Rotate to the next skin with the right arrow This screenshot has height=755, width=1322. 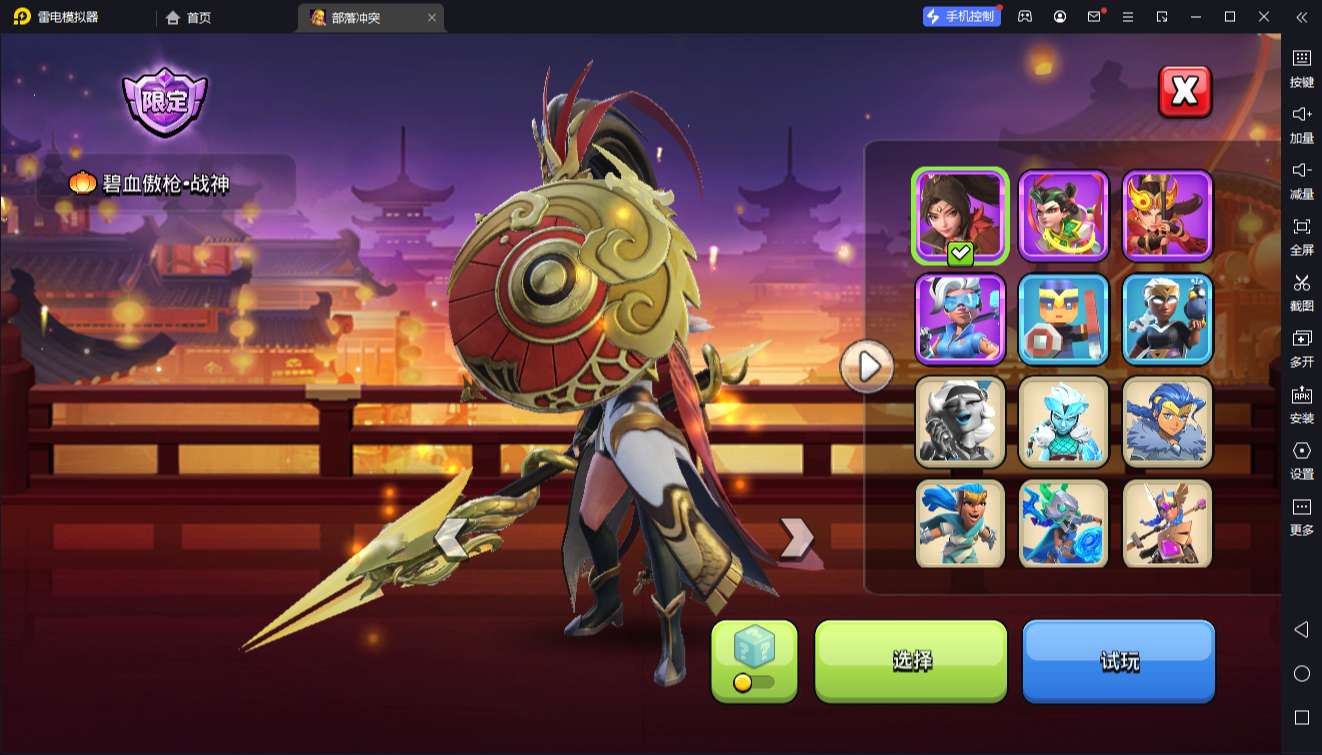796,537
